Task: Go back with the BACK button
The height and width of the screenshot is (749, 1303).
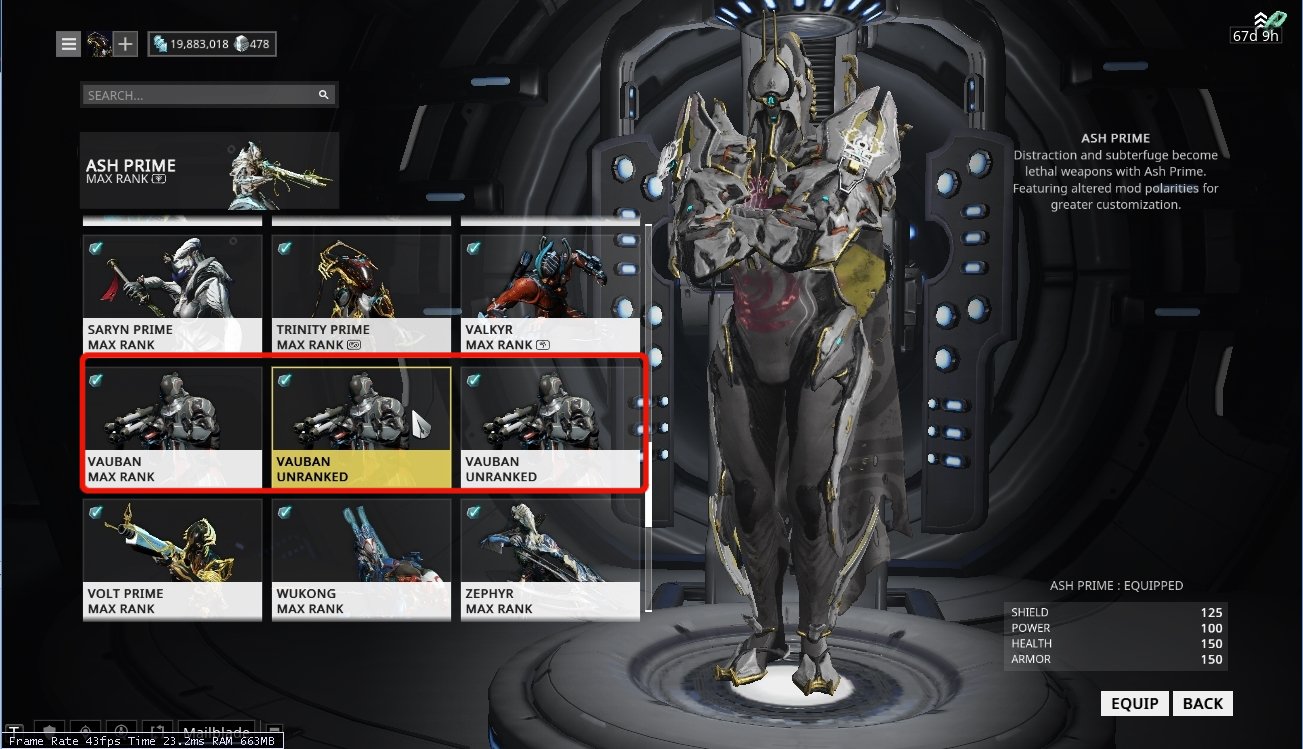Action: (1202, 703)
